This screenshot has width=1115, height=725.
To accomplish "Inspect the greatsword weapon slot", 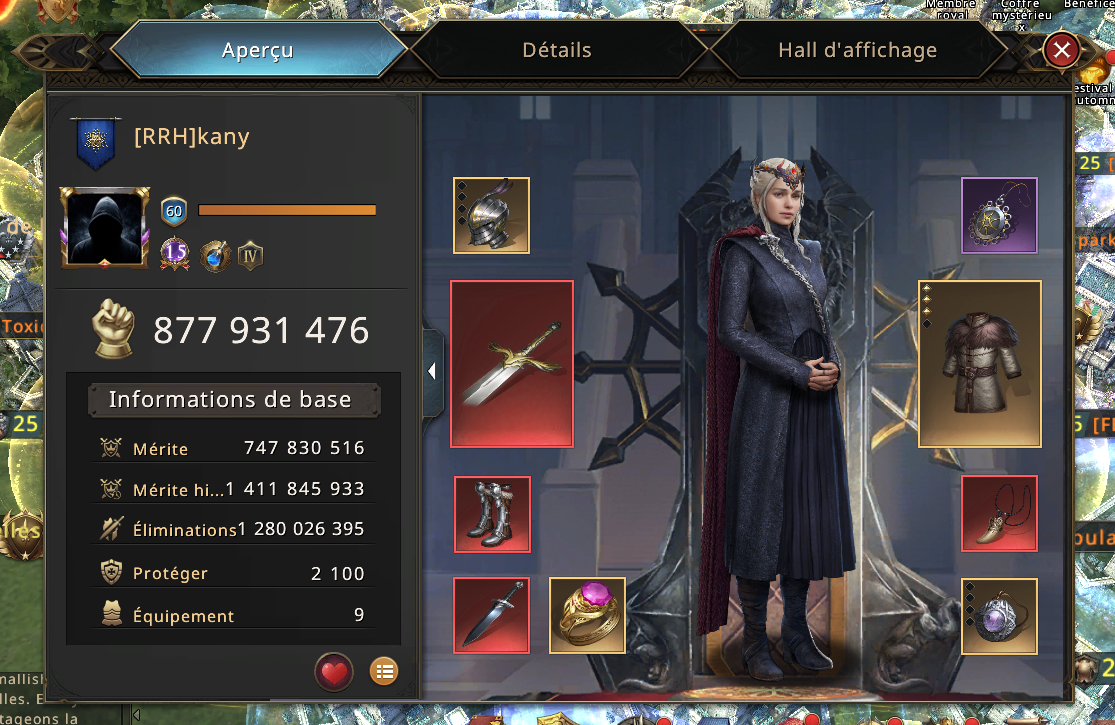I will [x=511, y=363].
